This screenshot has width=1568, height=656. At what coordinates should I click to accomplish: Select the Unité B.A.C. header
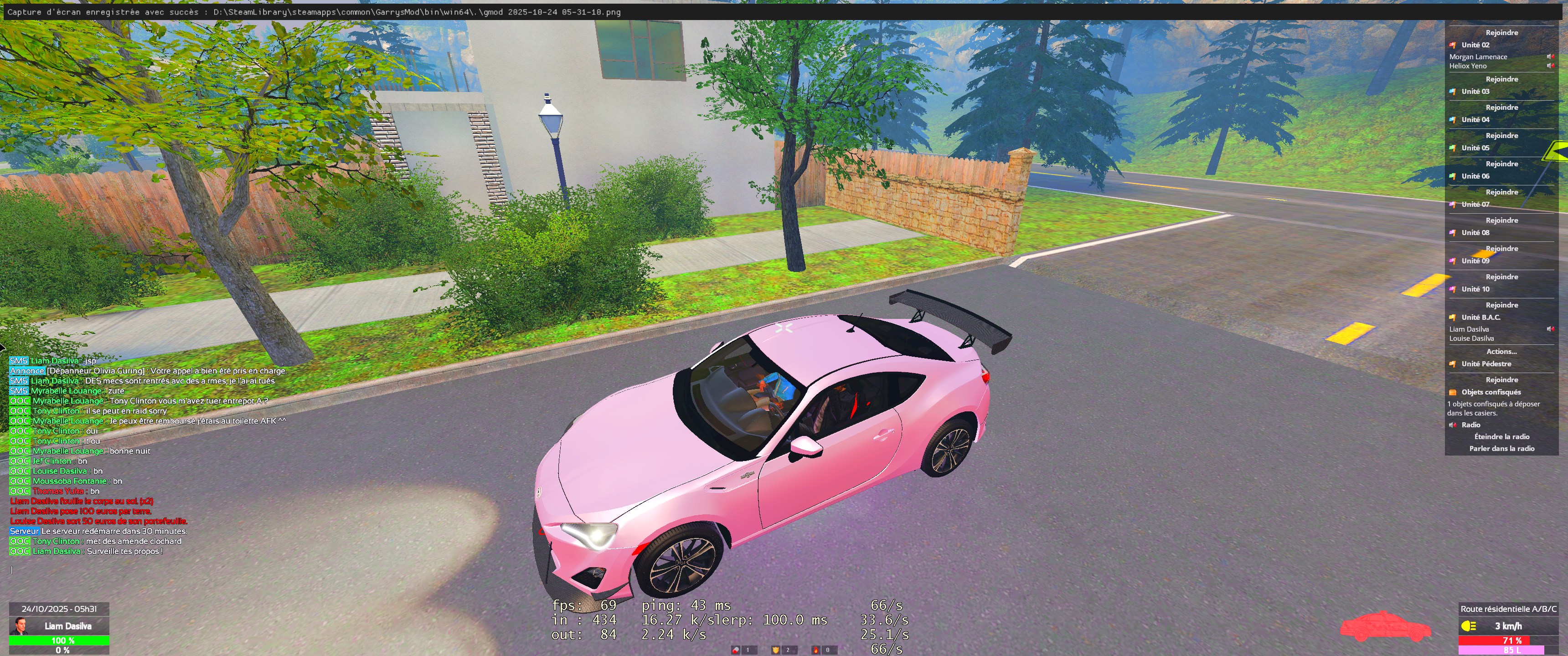coord(1480,318)
